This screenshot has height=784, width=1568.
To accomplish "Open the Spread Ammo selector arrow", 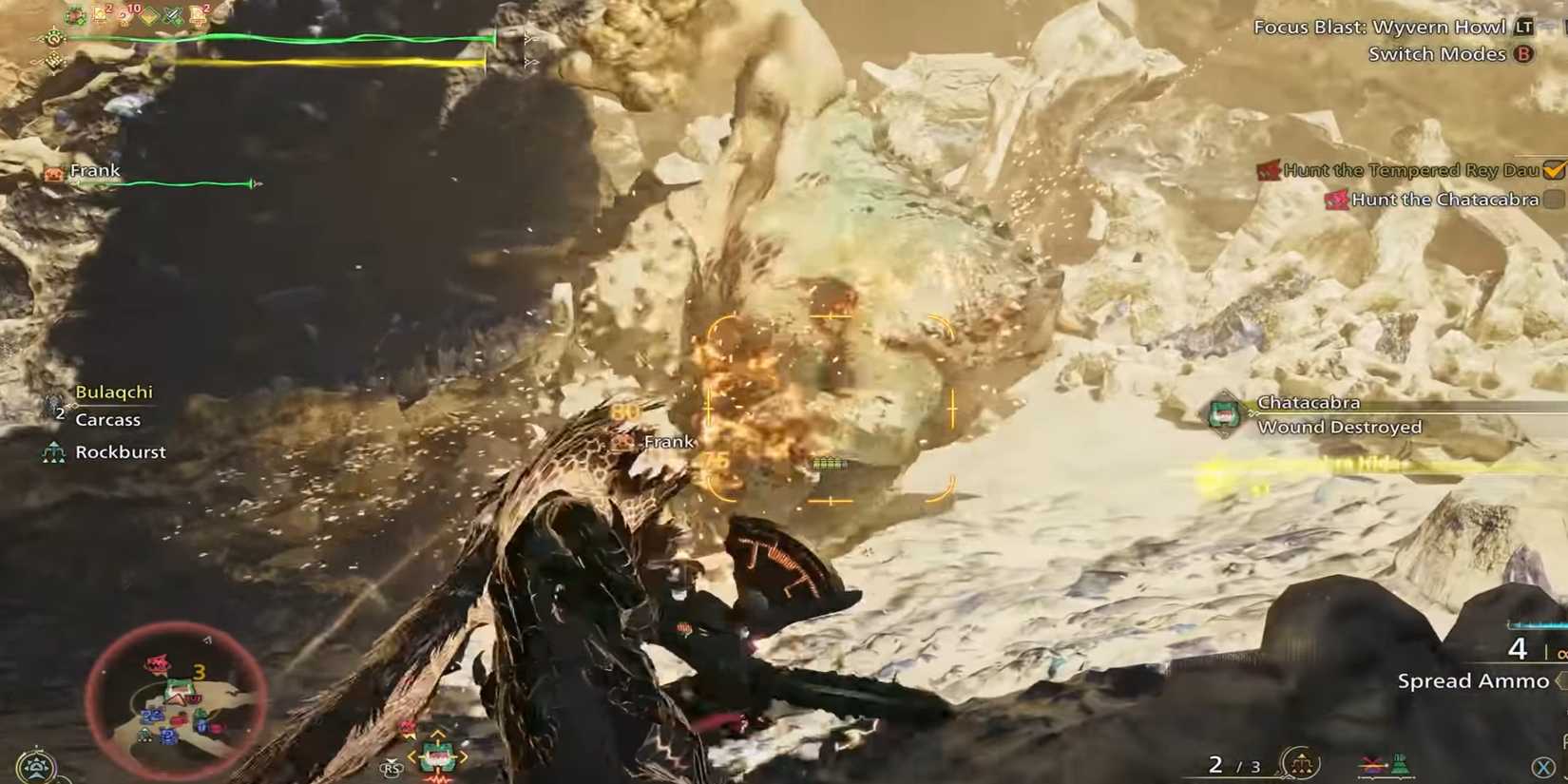I will point(1560,680).
